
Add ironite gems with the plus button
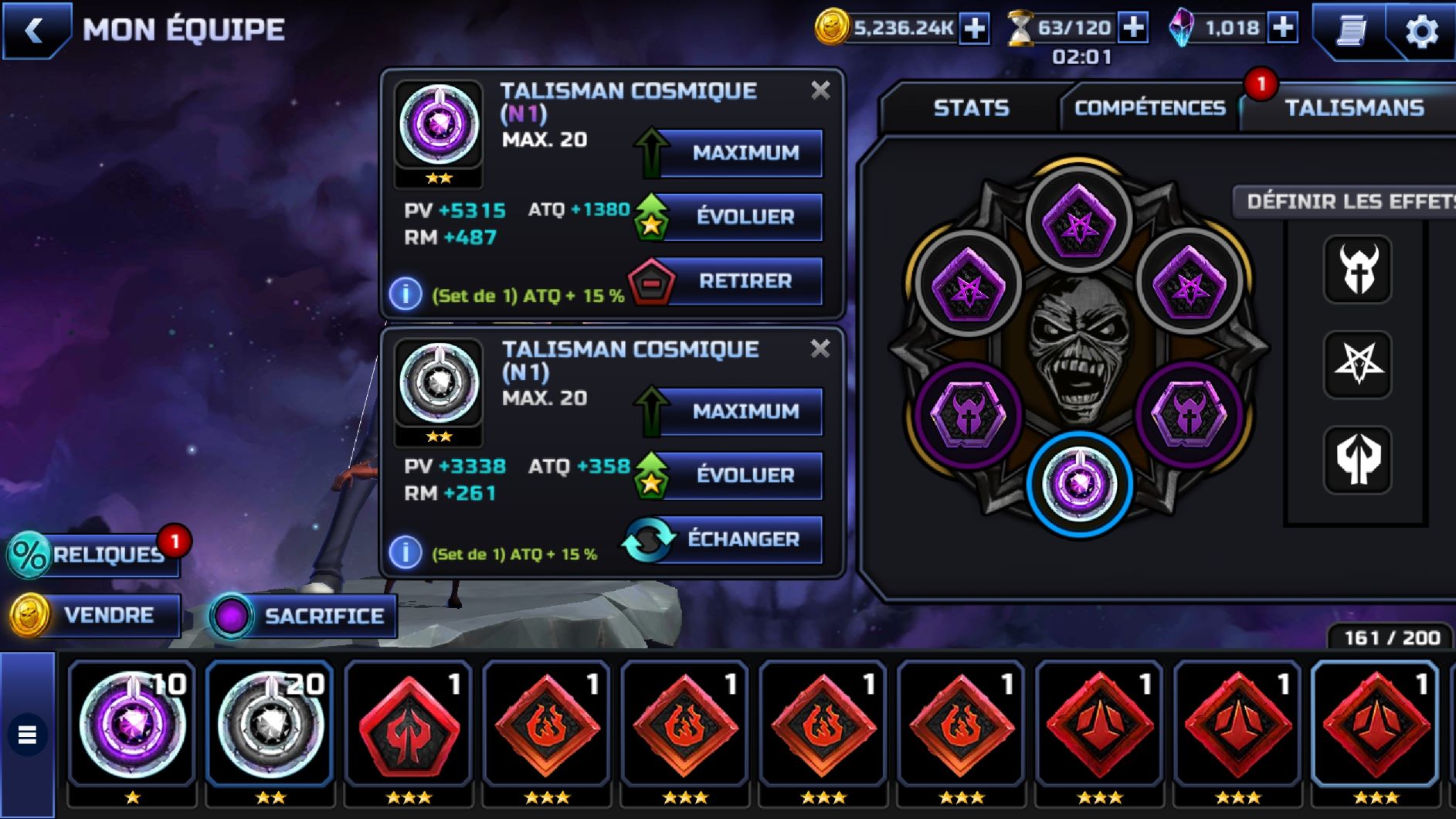pos(1283,29)
